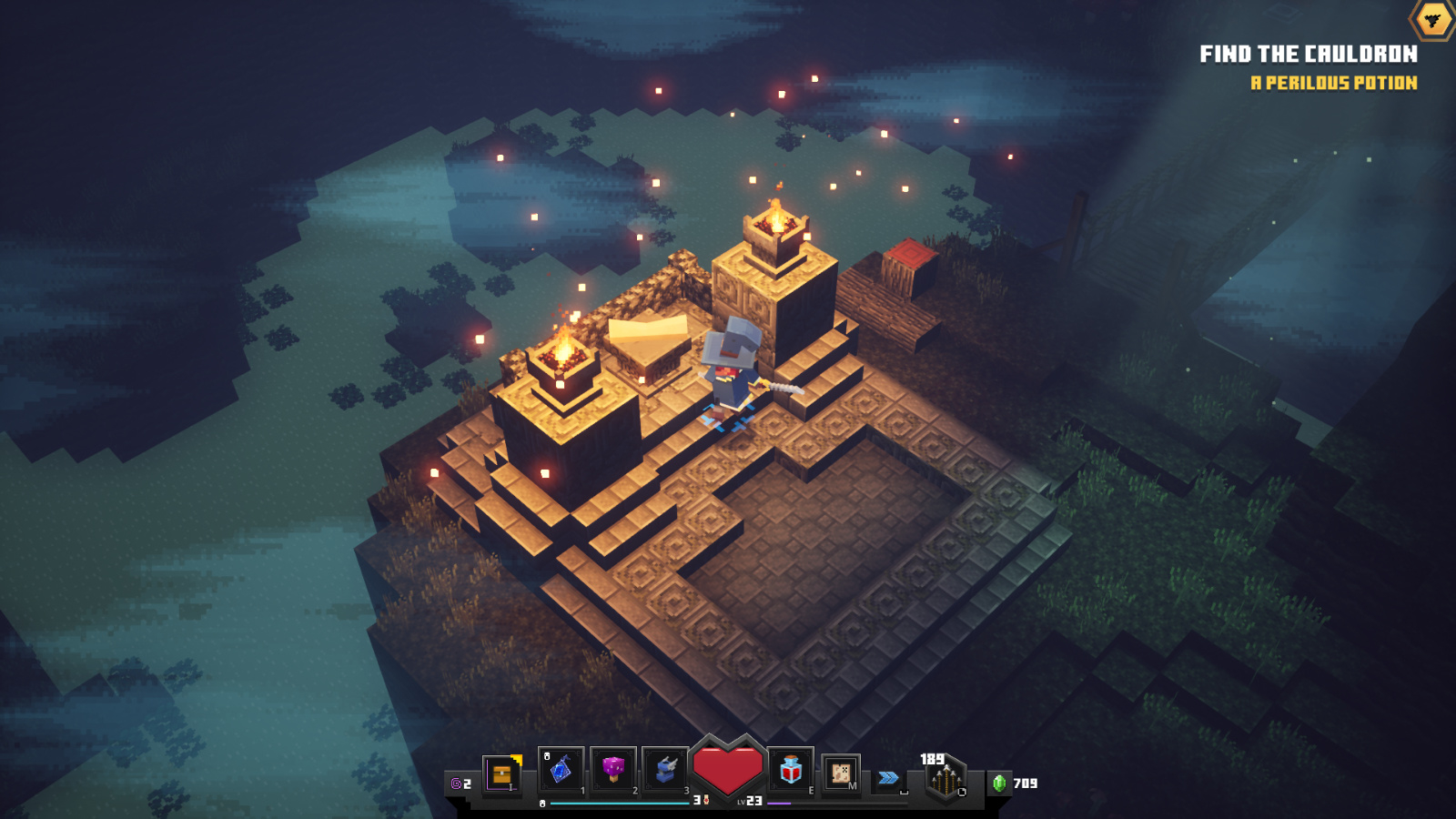Viewport: 1456px width, 819px height.
Task: Open the map scroll icon
Action: click(841, 773)
